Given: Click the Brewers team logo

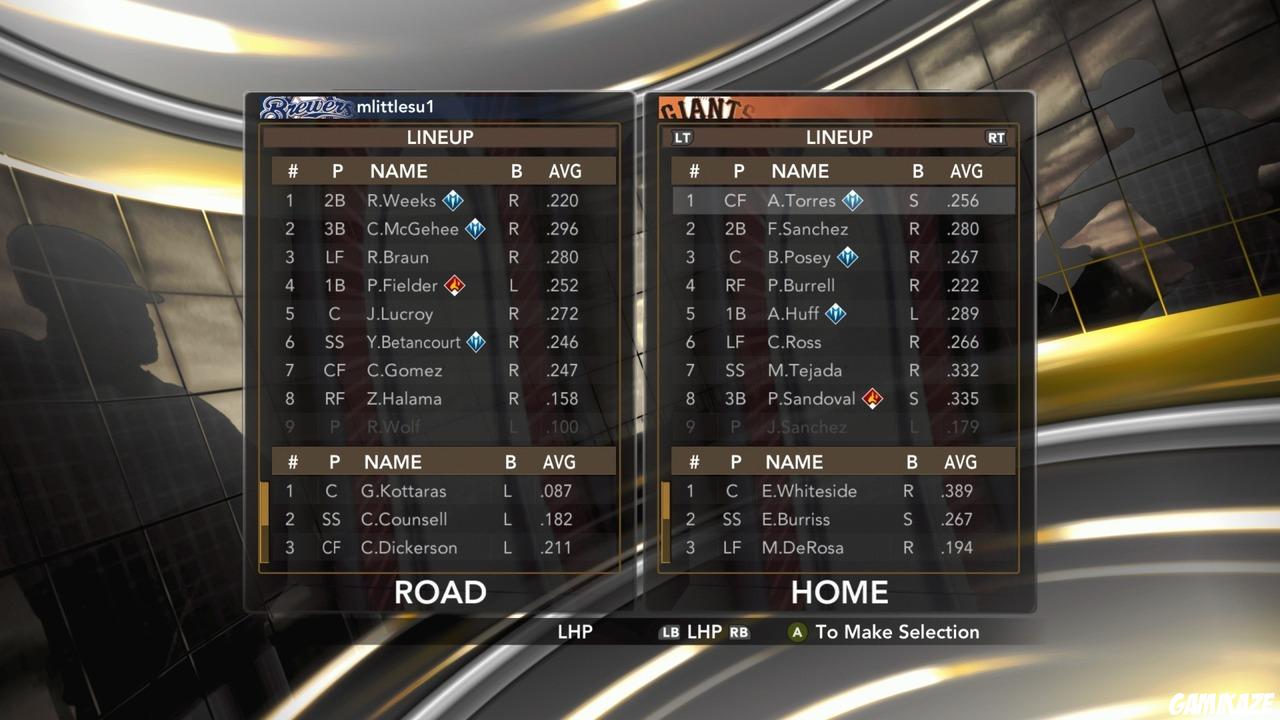Looking at the screenshot, I should pos(305,106).
